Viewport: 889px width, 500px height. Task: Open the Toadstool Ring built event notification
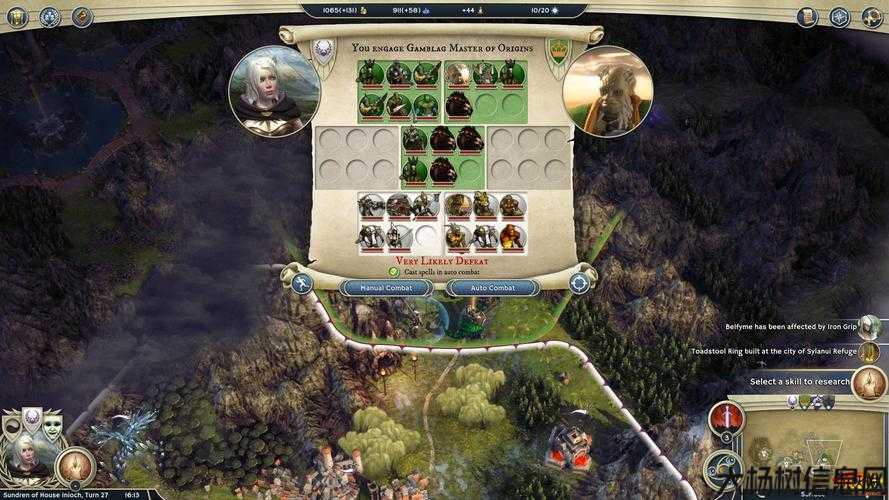coord(776,351)
